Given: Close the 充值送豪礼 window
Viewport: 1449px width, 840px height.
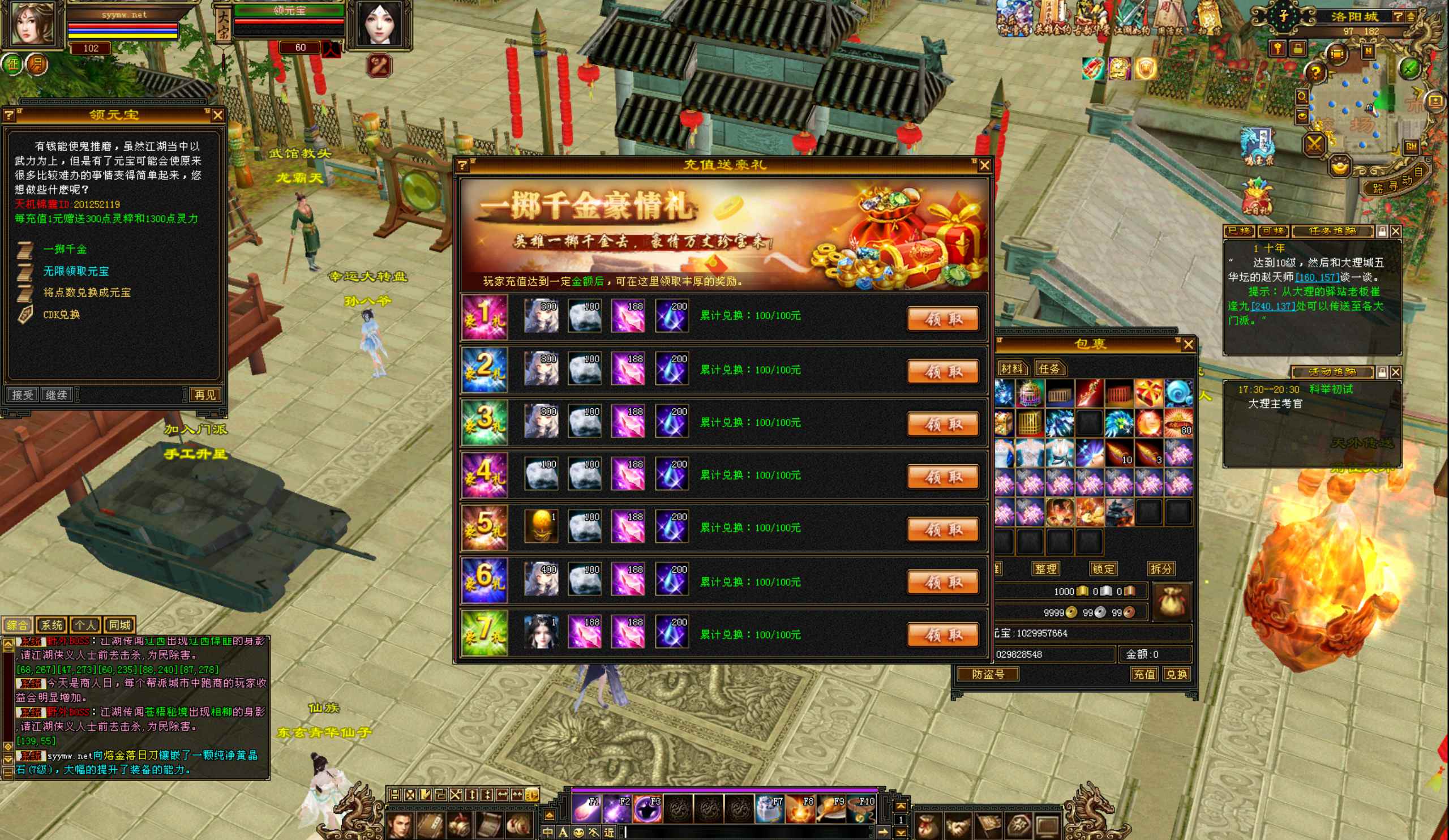Looking at the screenshot, I should coord(984,166).
